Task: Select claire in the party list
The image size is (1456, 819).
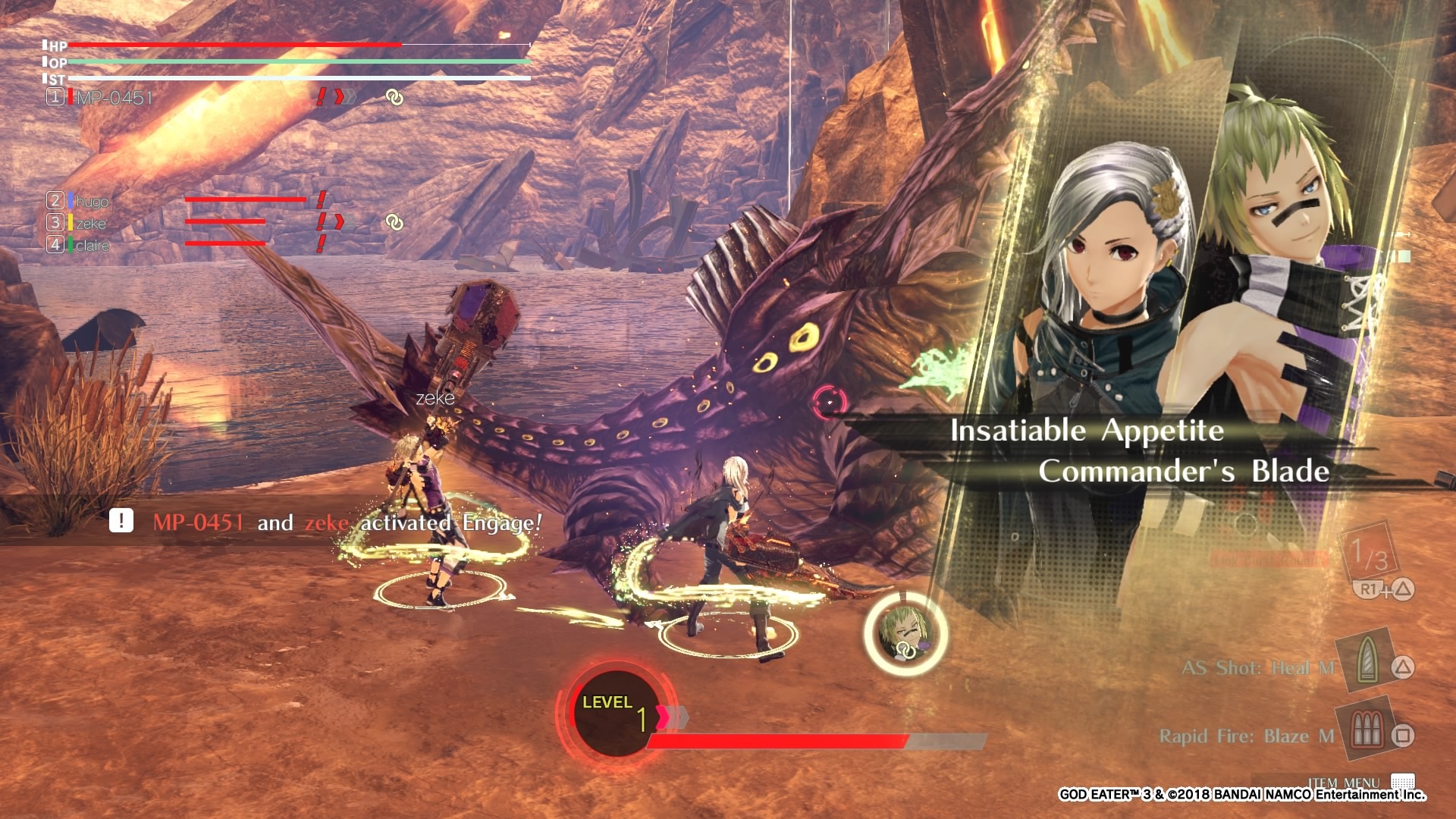Action: [92, 245]
